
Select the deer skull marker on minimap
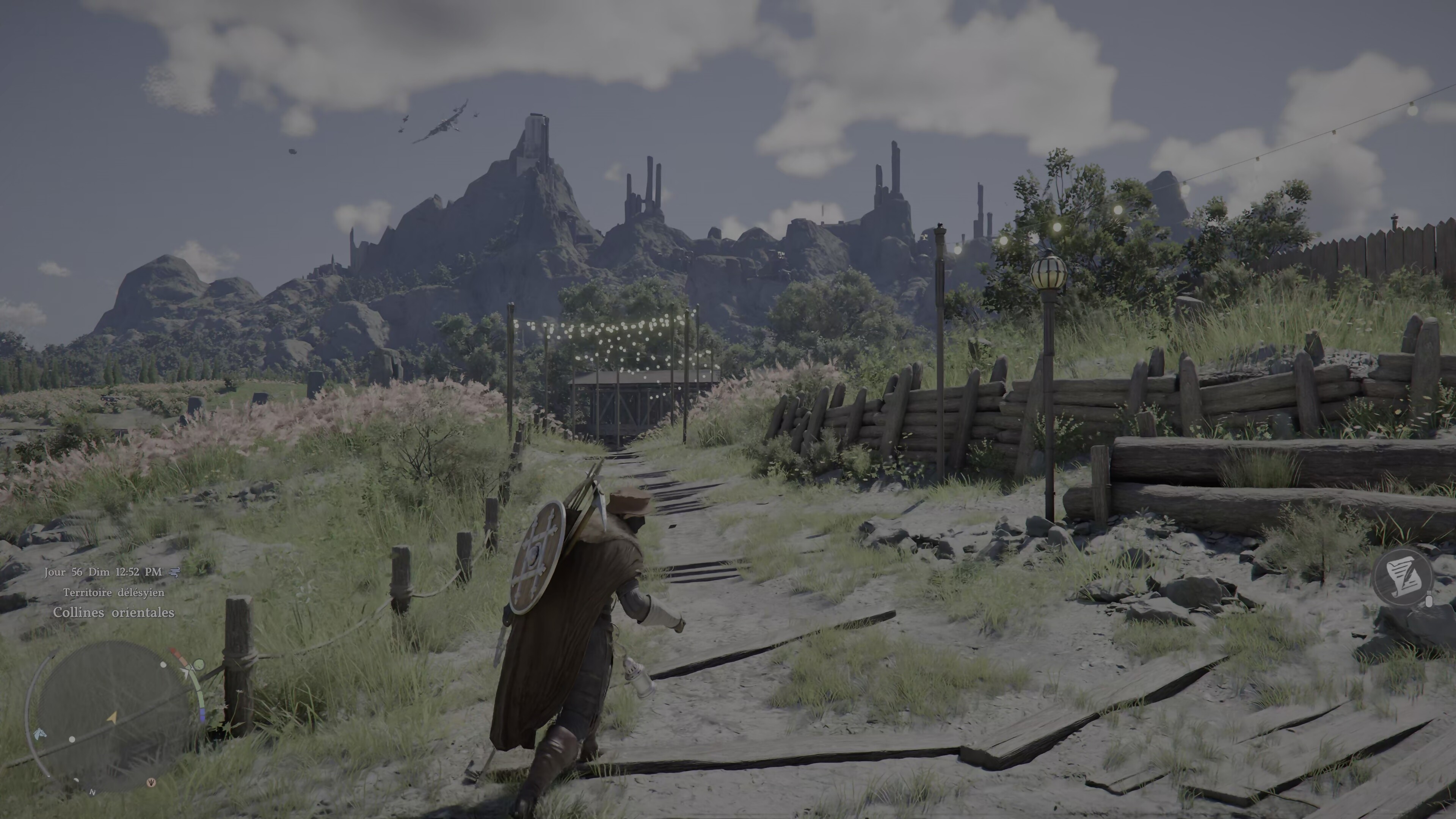tap(151, 783)
